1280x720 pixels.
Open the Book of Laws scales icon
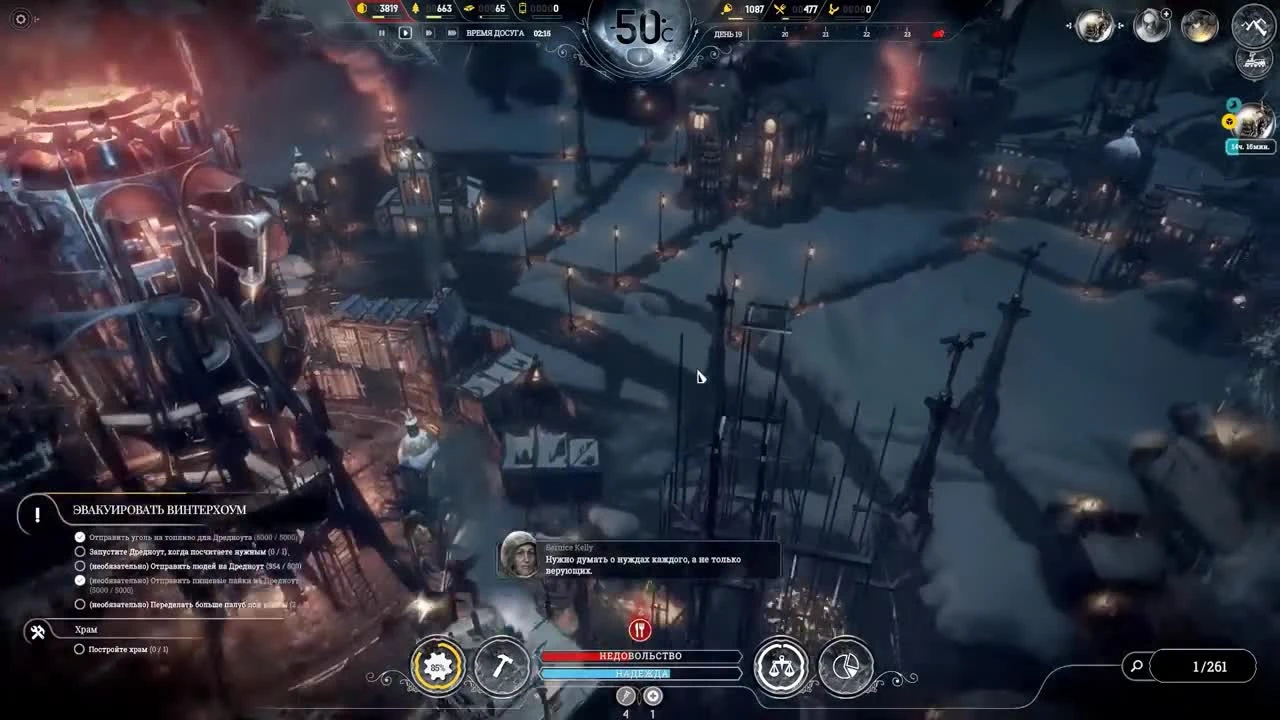(x=781, y=666)
